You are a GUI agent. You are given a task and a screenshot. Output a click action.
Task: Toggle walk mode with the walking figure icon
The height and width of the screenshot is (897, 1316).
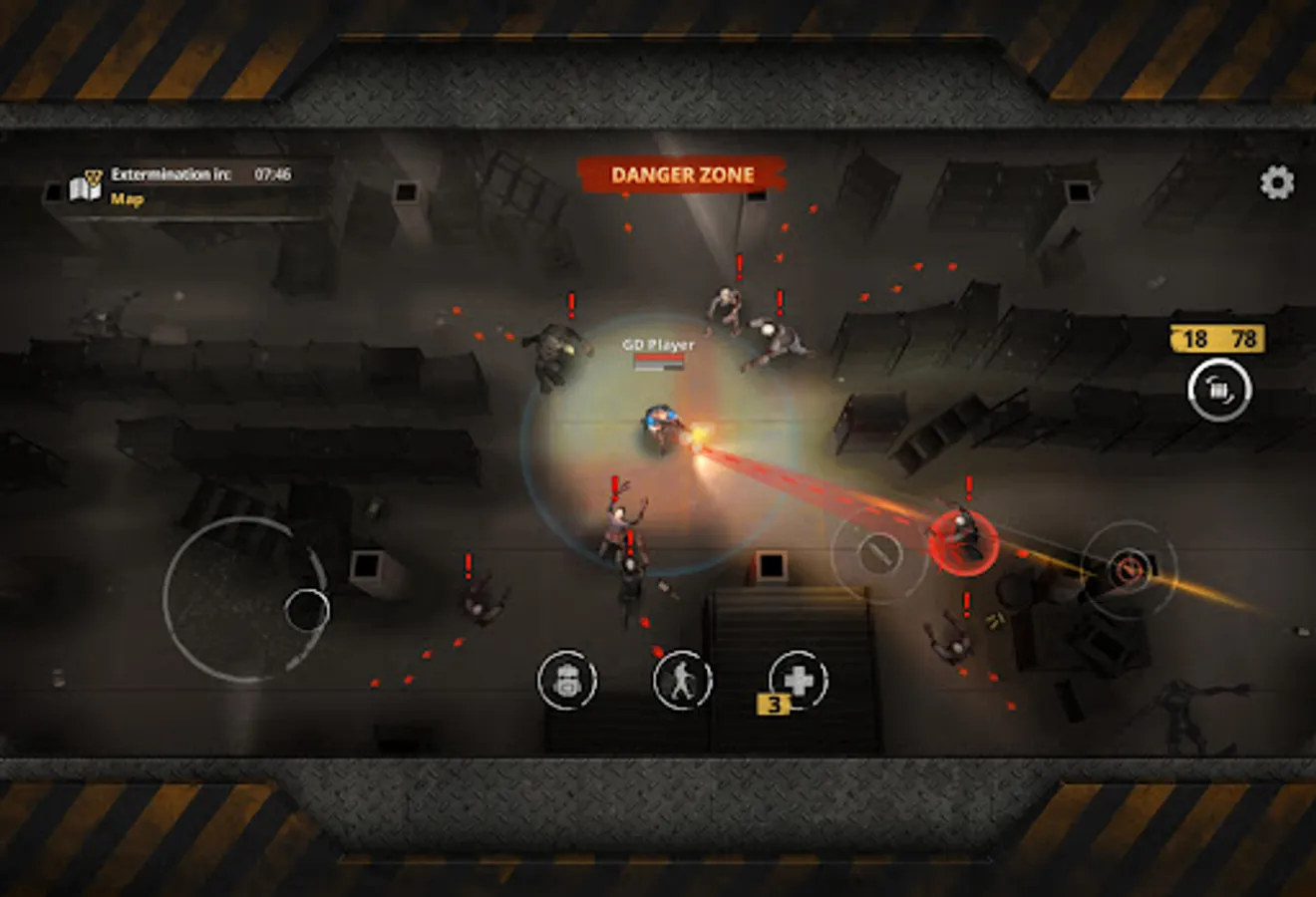[681, 681]
